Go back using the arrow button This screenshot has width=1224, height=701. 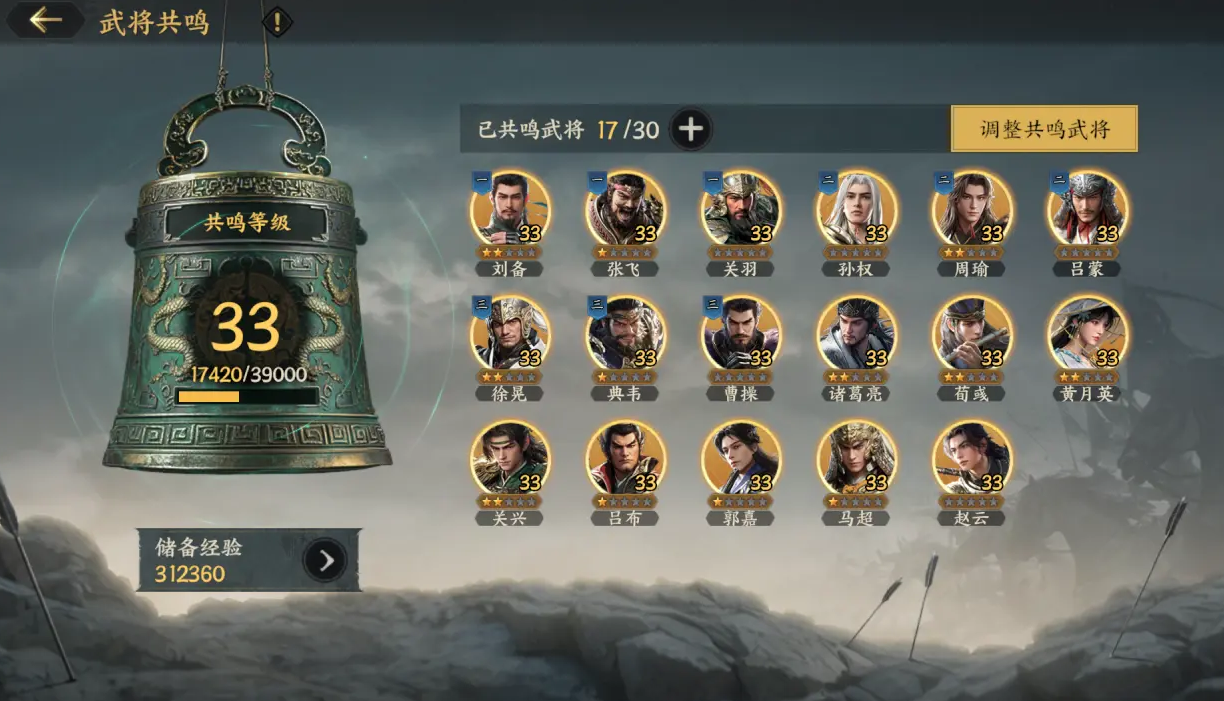44,20
